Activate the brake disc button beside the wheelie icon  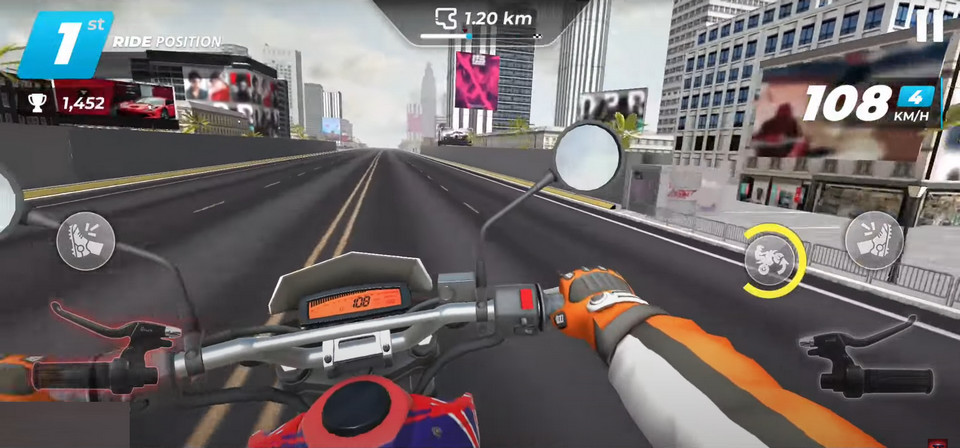(873, 240)
